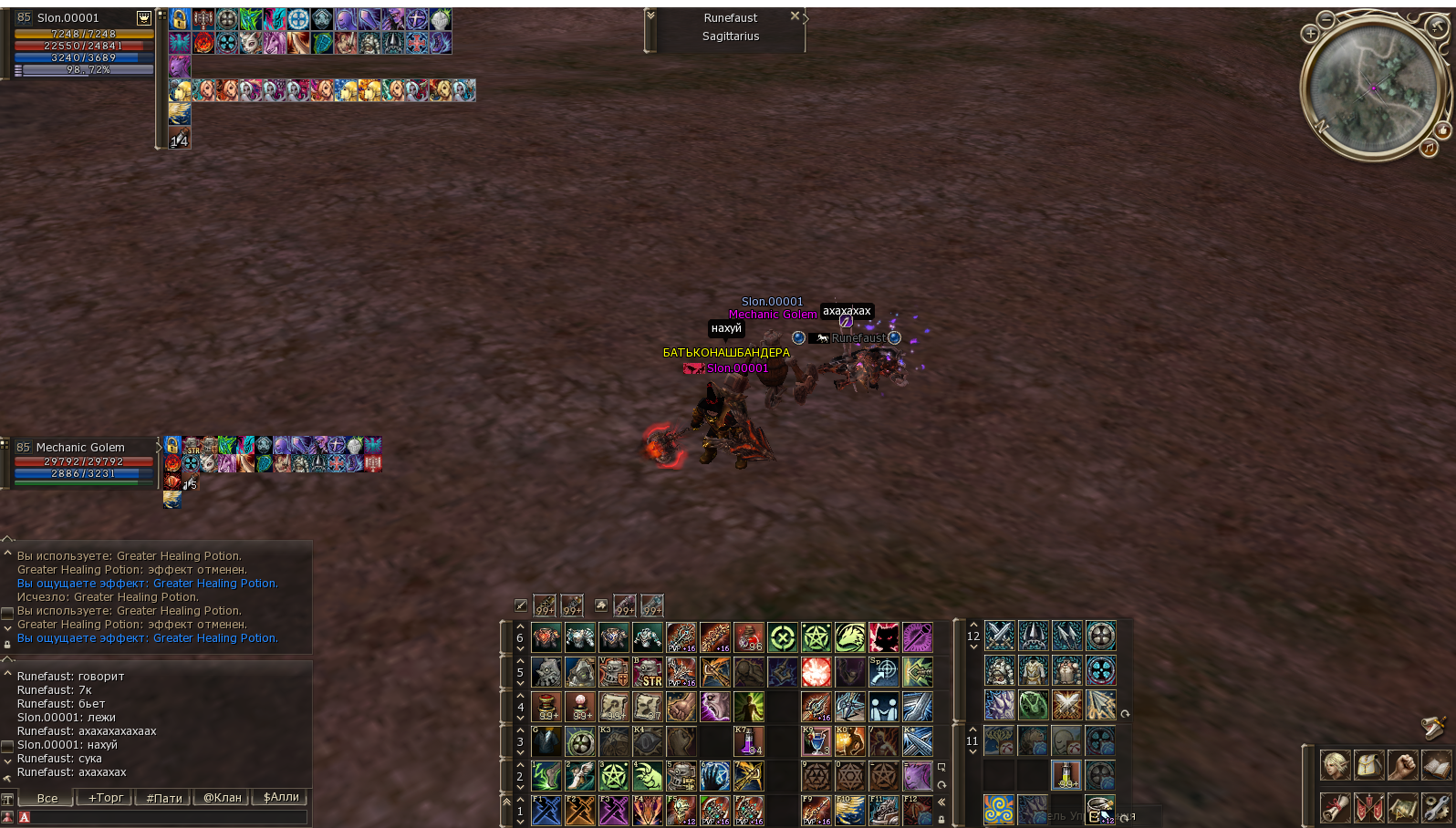This screenshot has height=828, width=1456.
Task: Toggle chat font size with T icon
Action: click(7, 798)
